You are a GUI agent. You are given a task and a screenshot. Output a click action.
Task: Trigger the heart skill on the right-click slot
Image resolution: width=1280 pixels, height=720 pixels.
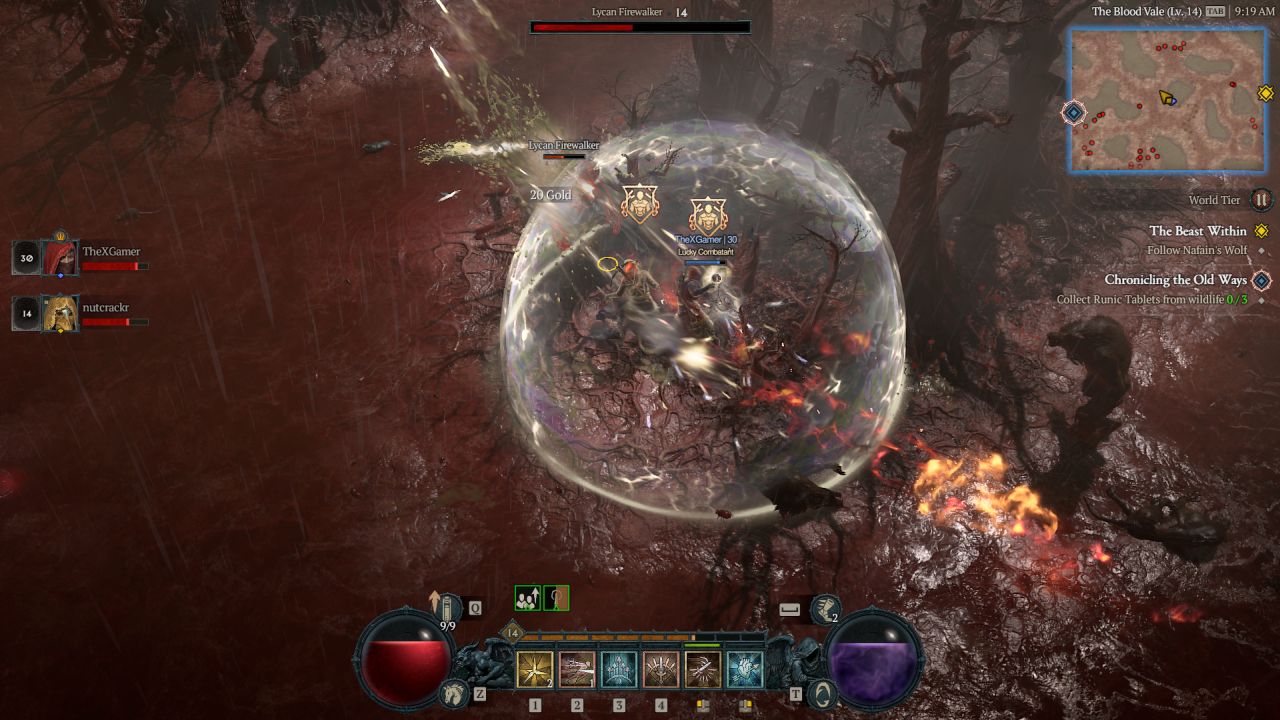pyautogui.click(x=746, y=668)
